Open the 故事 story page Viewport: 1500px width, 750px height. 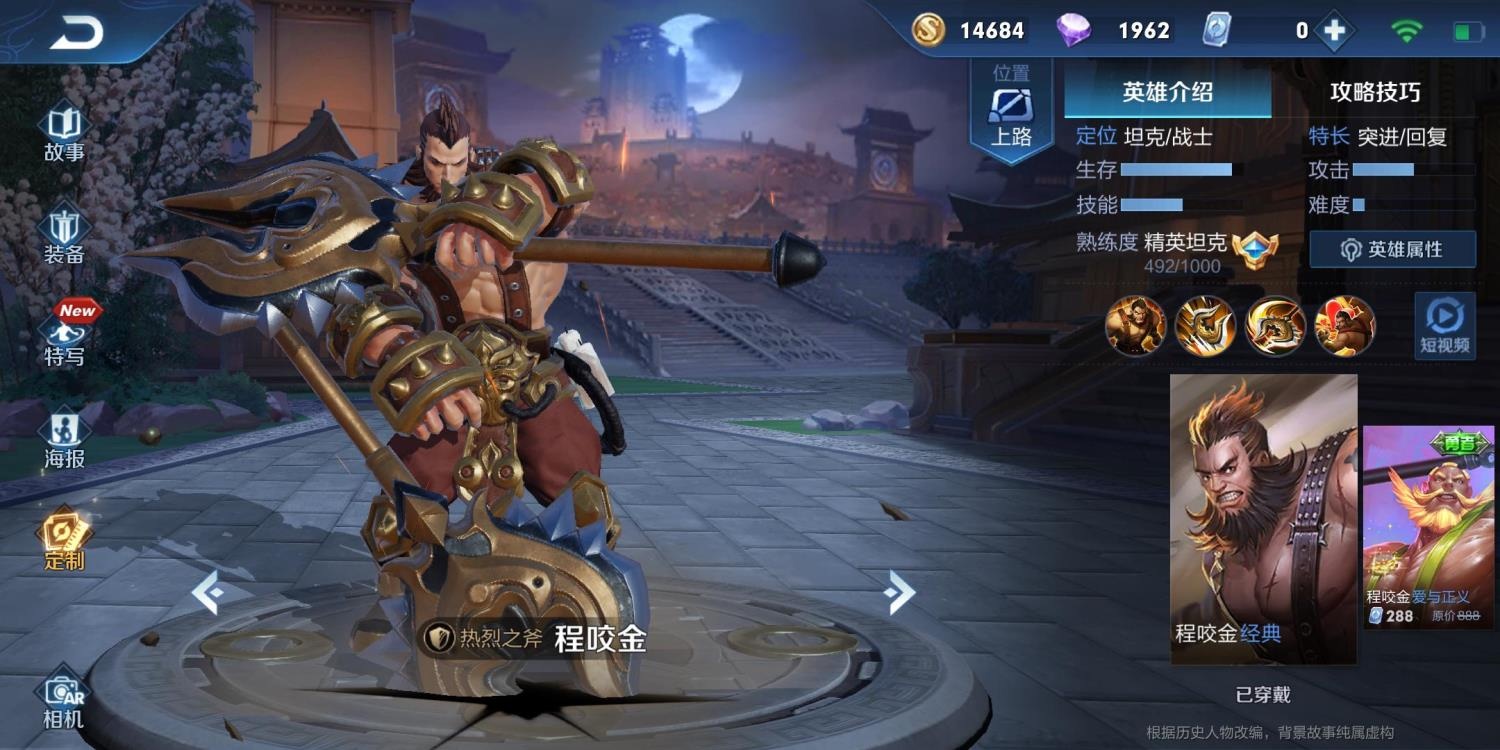click(x=64, y=134)
